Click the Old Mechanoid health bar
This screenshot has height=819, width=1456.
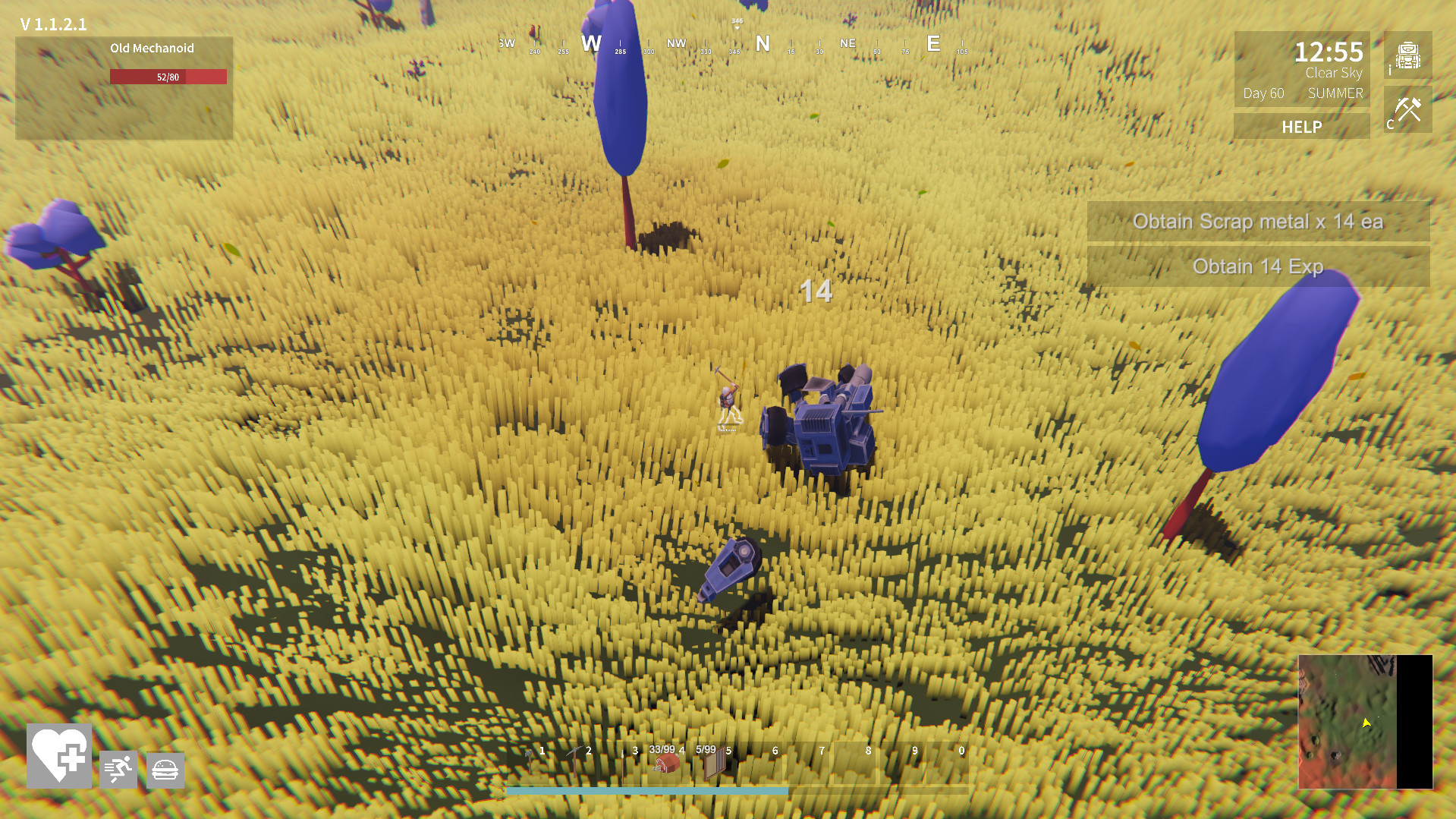point(168,76)
